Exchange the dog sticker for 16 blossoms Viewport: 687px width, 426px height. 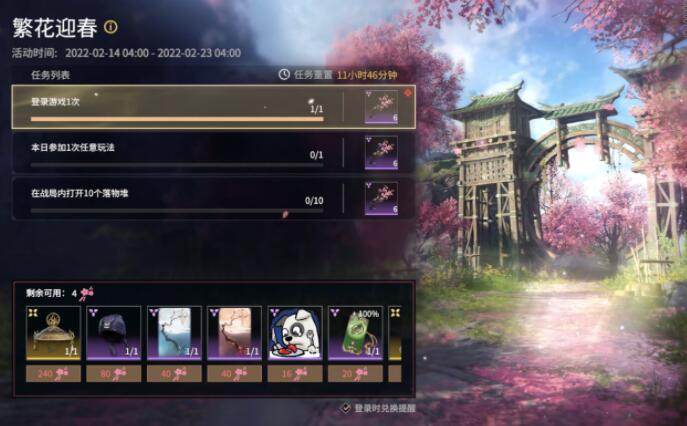[295, 373]
